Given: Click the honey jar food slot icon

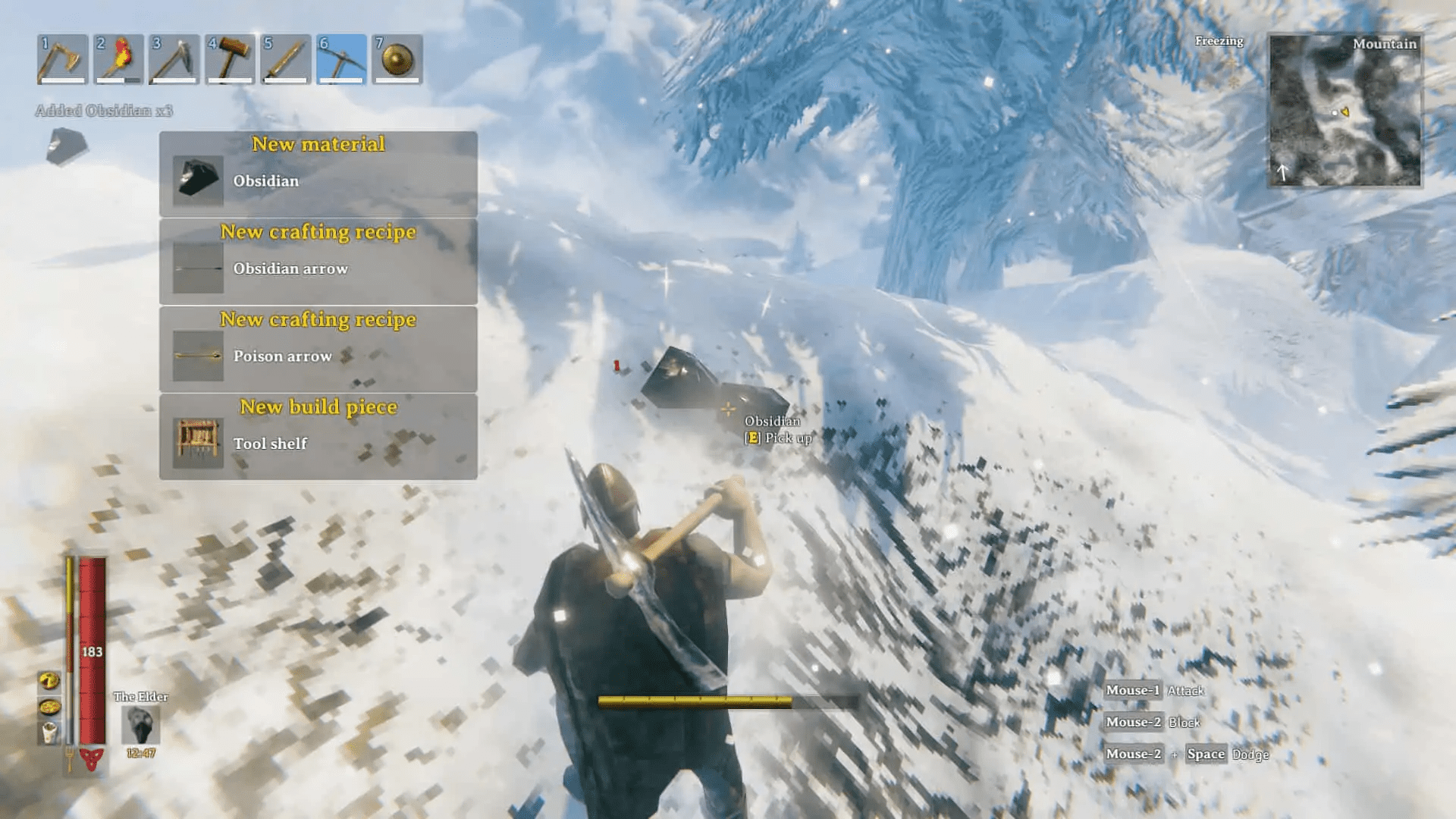Looking at the screenshot, I should [x=48, y=731].
